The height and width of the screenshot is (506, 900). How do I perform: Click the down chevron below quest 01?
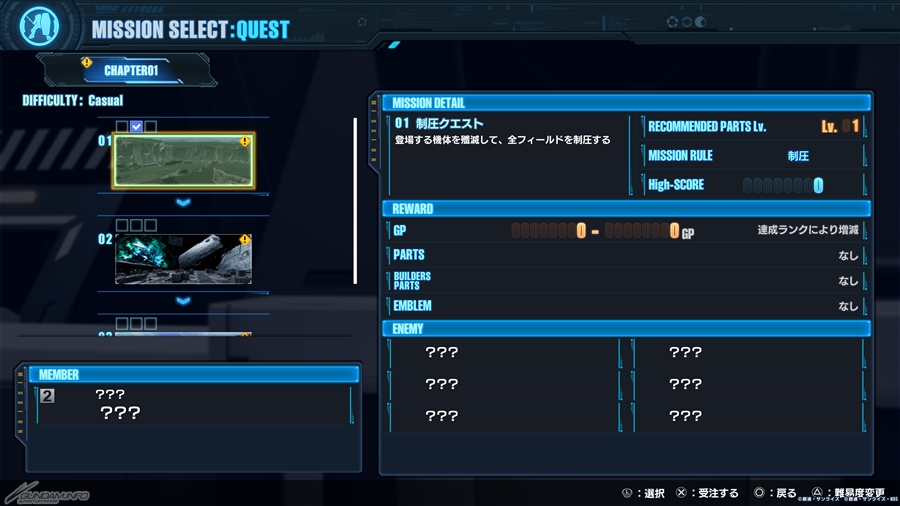pos(183,203)
